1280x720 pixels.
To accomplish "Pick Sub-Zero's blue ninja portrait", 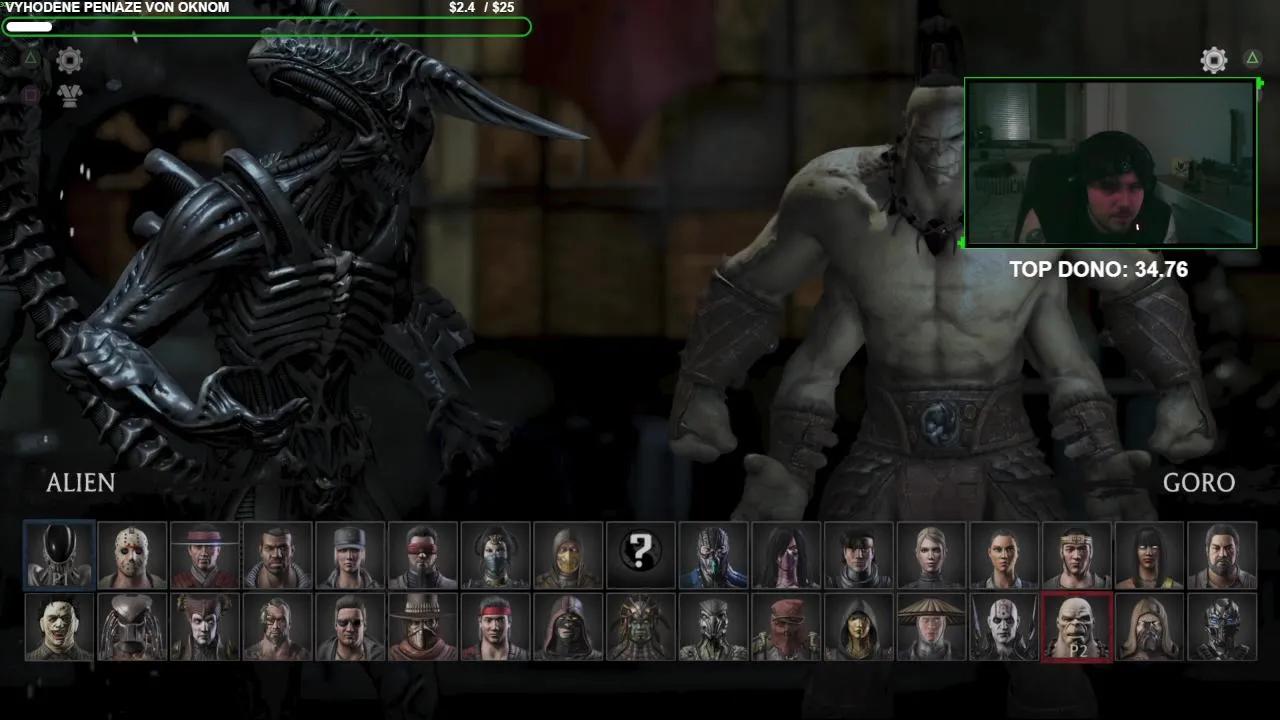I will (x=713, y=554).
